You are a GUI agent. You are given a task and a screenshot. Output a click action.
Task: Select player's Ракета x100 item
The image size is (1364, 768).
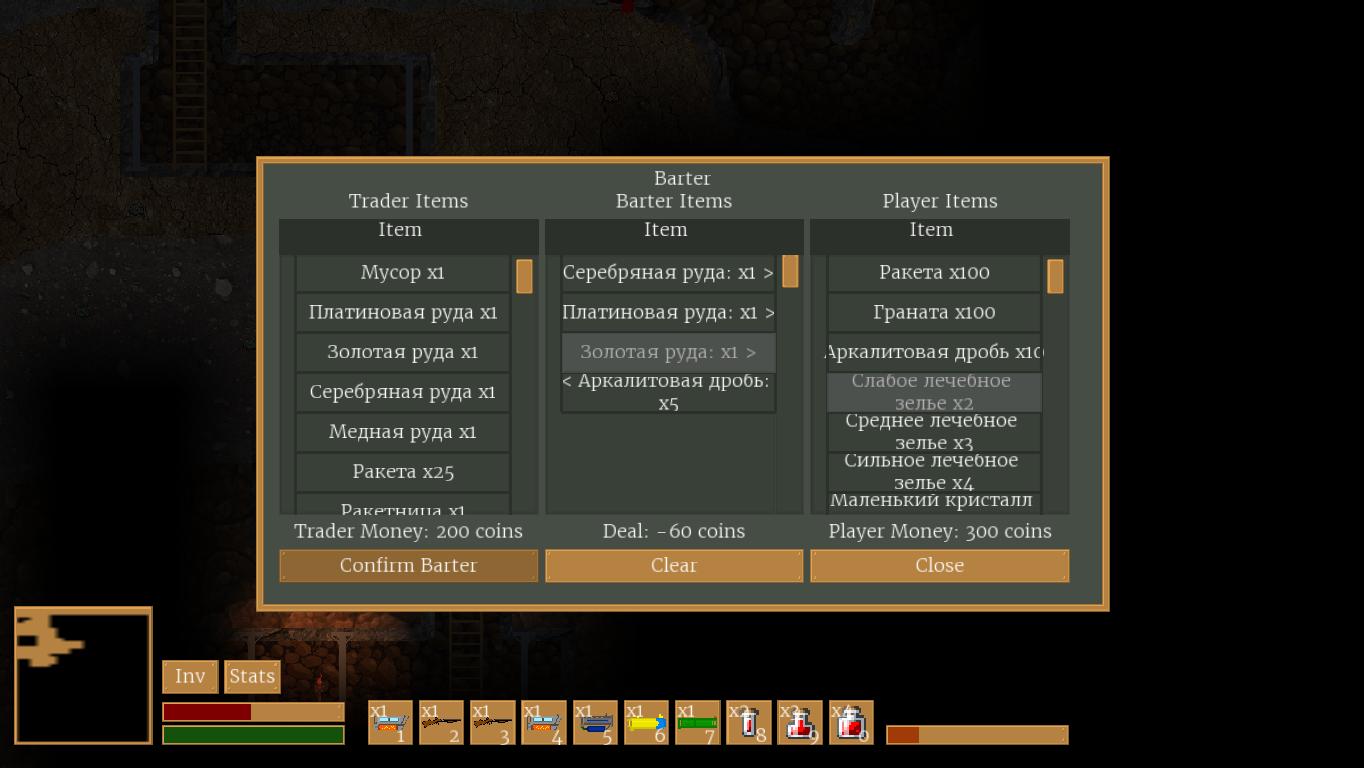(934, 273)
